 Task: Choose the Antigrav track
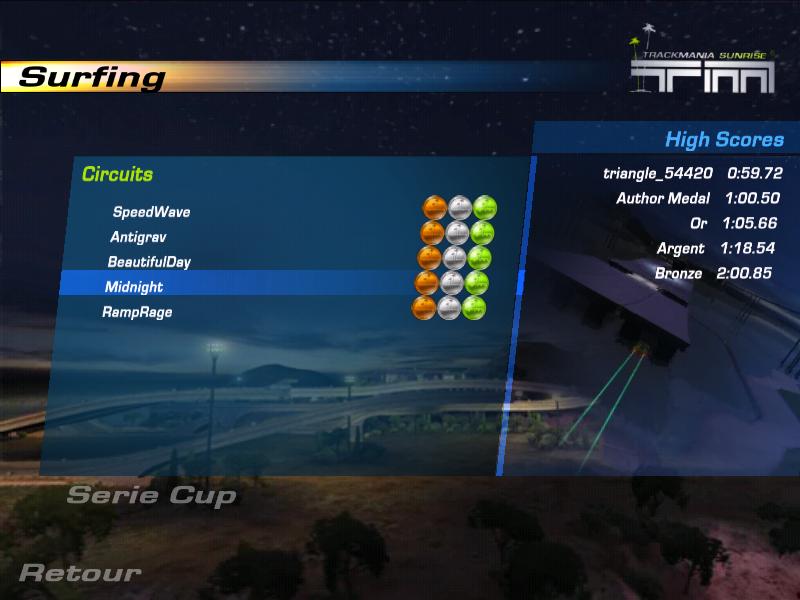point(138,237)
